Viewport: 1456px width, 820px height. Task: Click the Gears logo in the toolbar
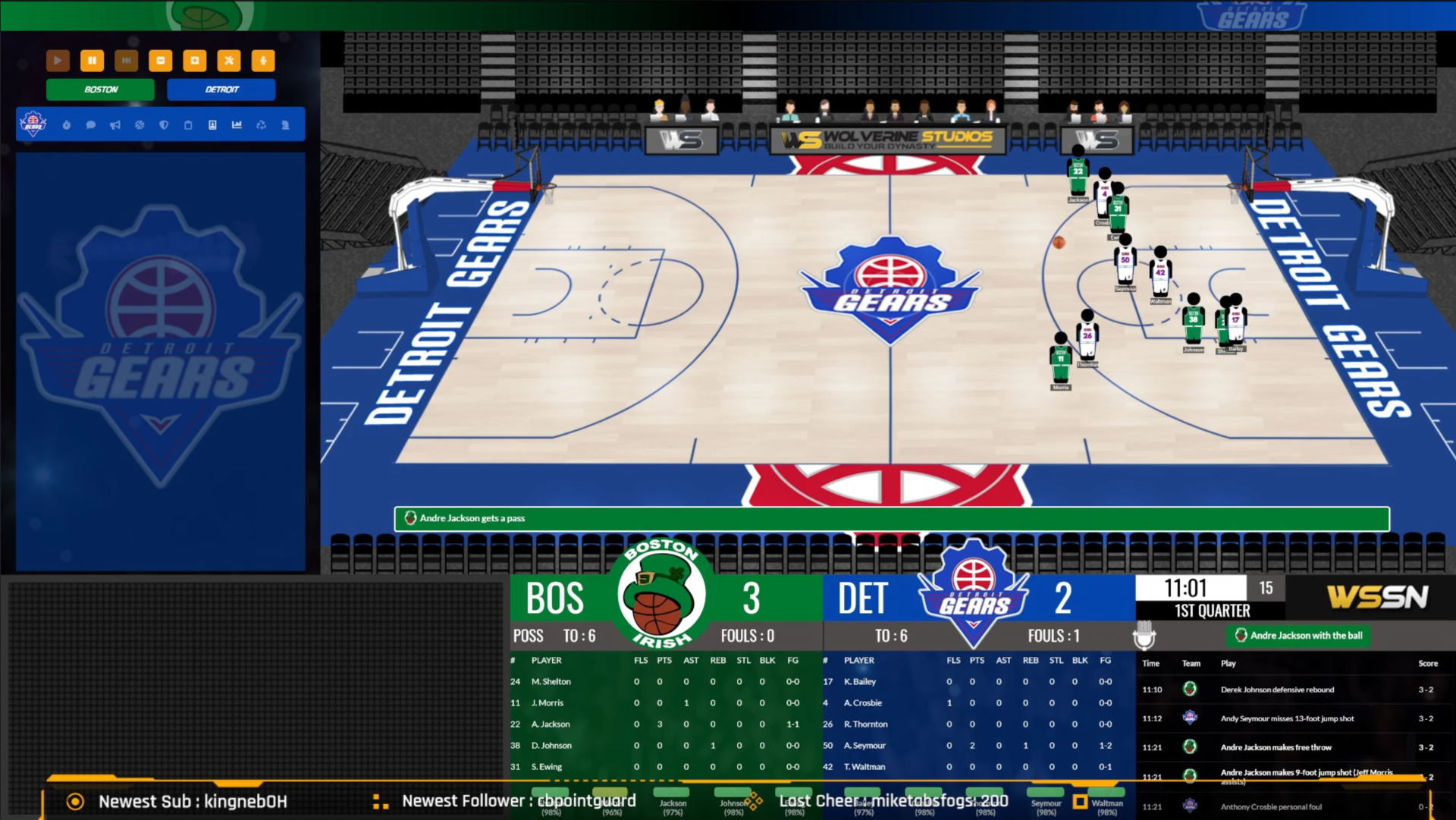[x=33, y=124]
